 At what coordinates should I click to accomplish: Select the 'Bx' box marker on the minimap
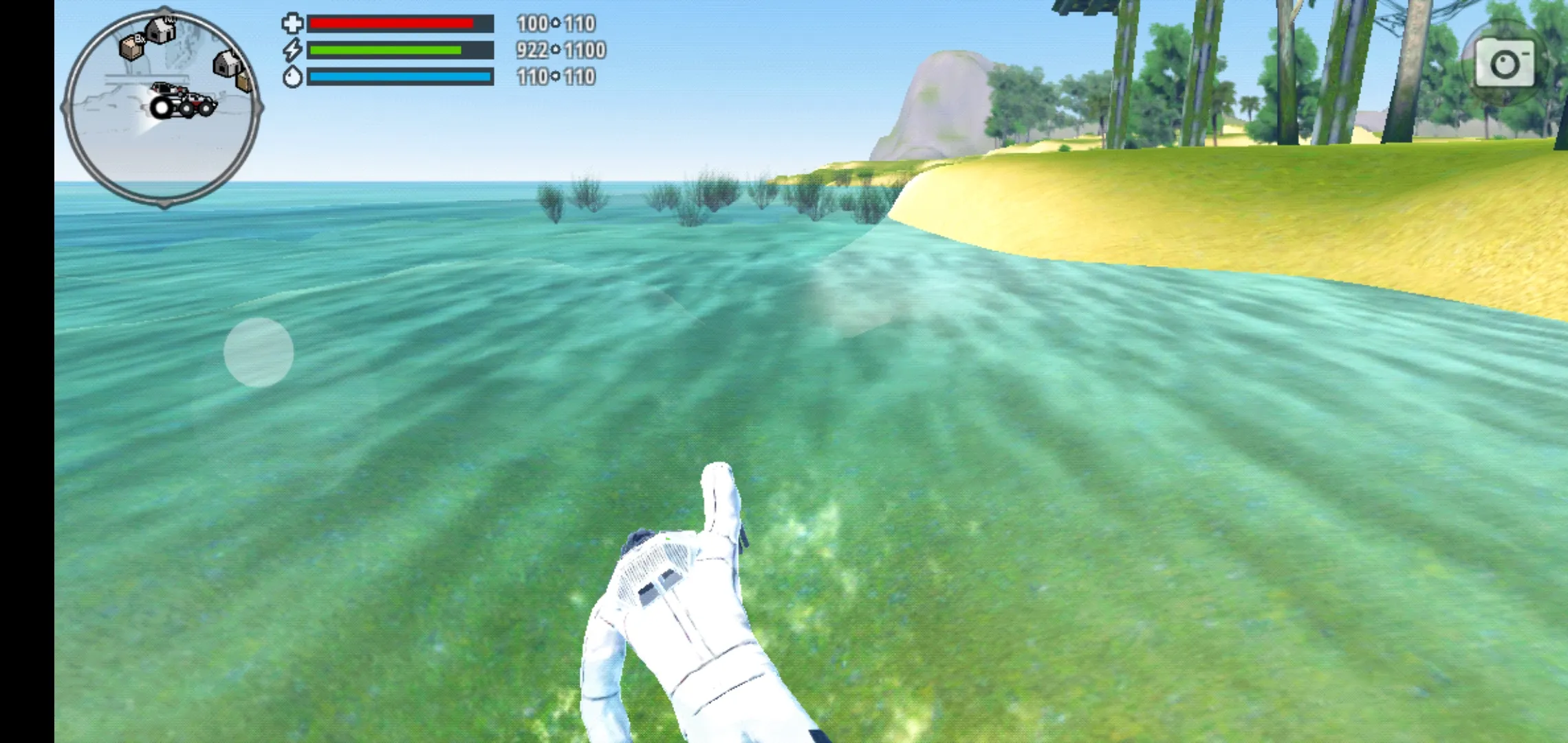[131, 47]
